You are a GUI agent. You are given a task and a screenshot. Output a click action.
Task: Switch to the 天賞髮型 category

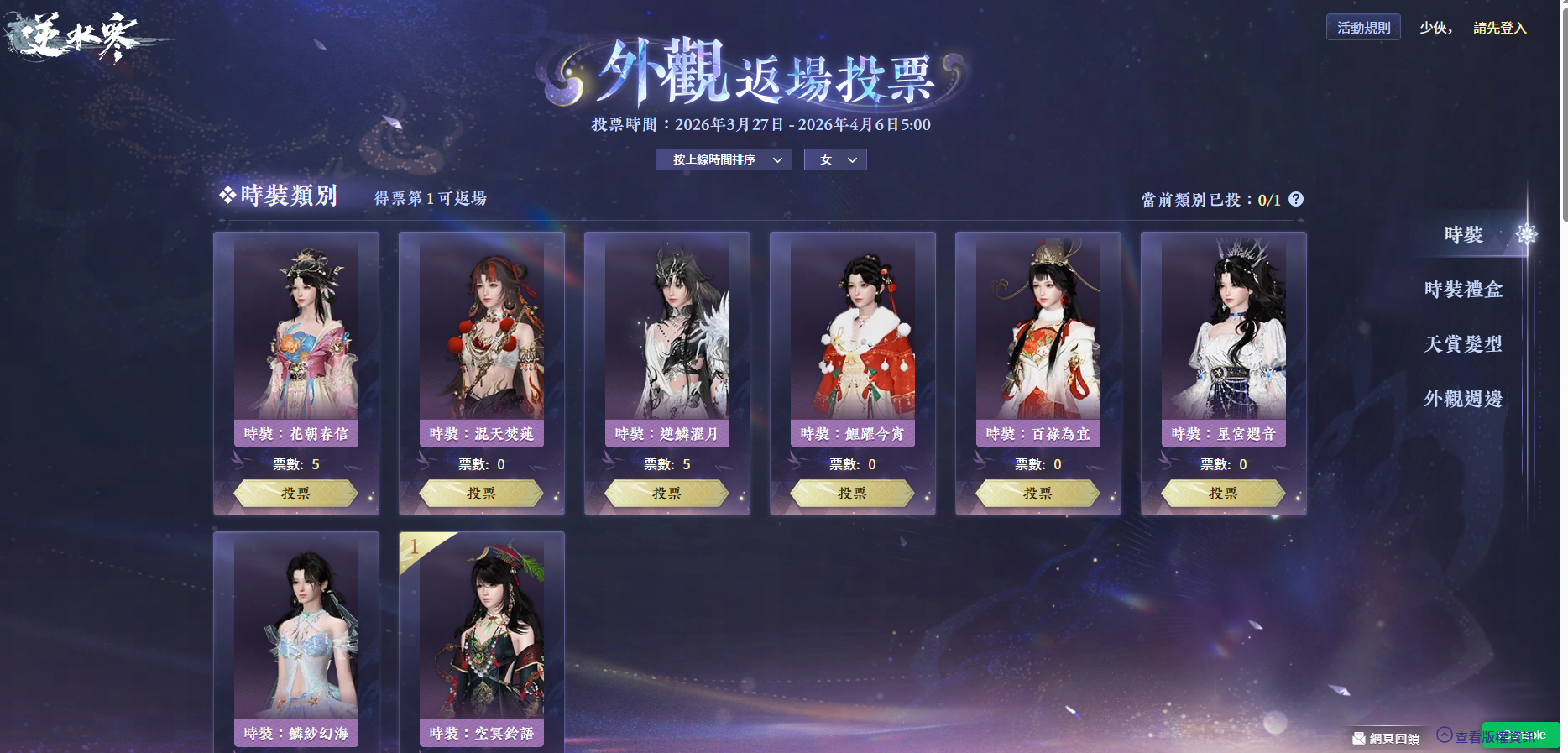[1463, 344]
